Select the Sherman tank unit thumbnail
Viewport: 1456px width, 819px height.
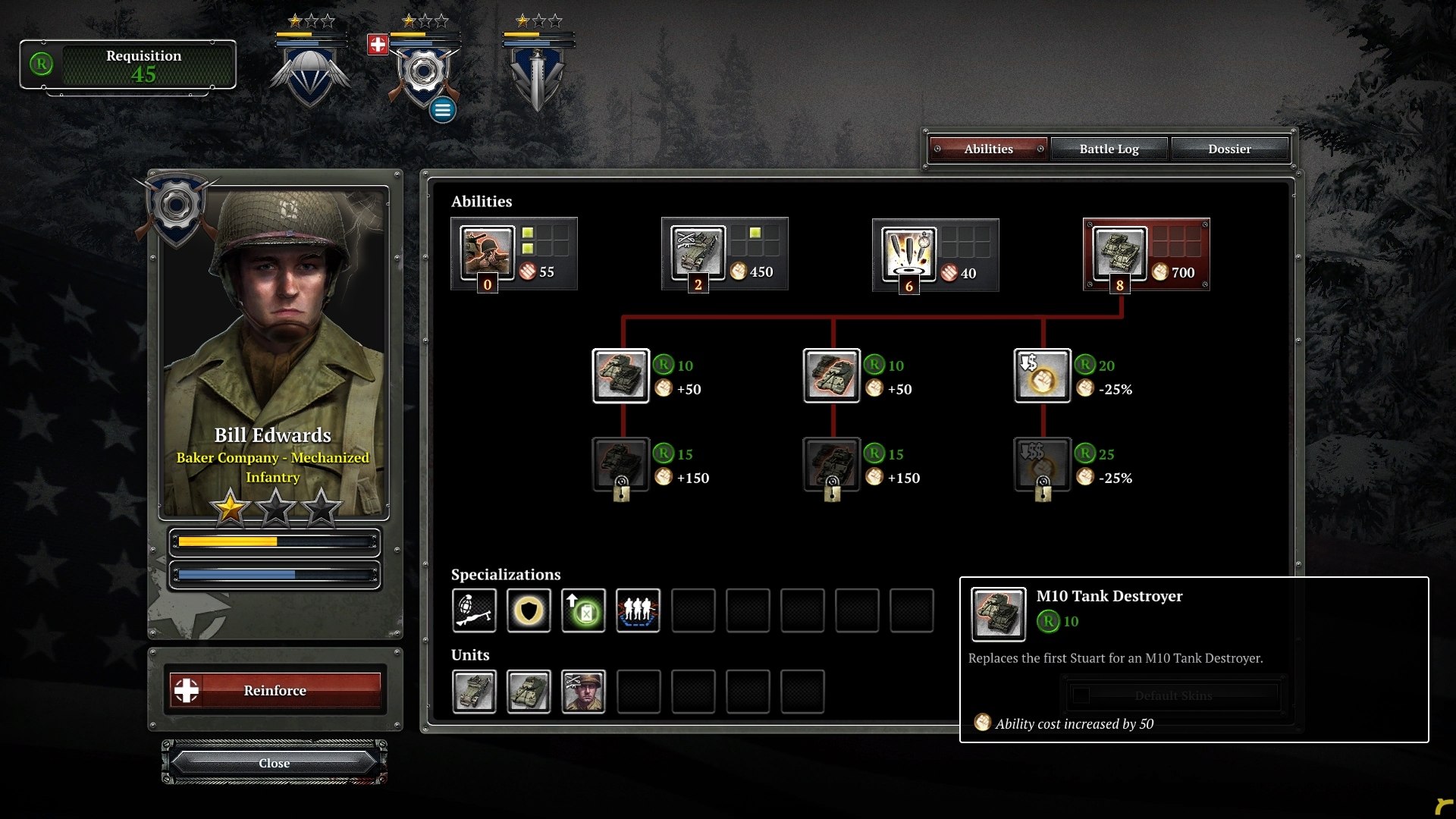(529, 692)
